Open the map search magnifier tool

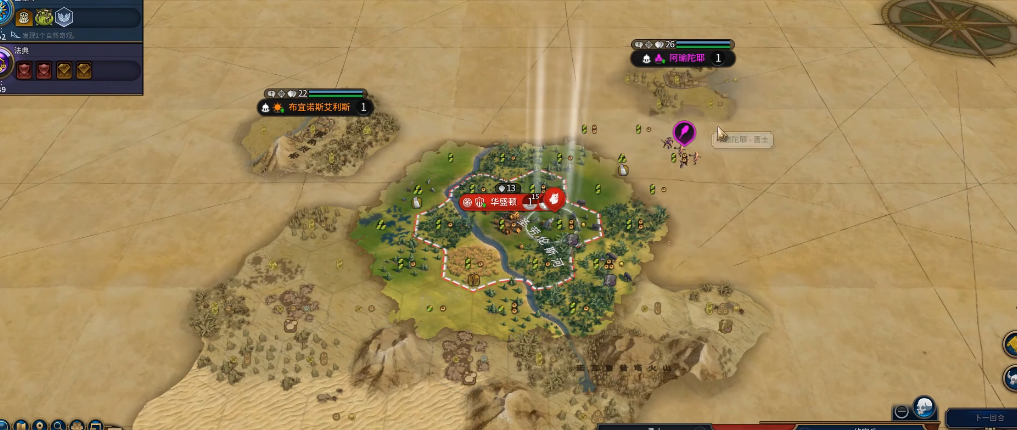pos(58,425)
